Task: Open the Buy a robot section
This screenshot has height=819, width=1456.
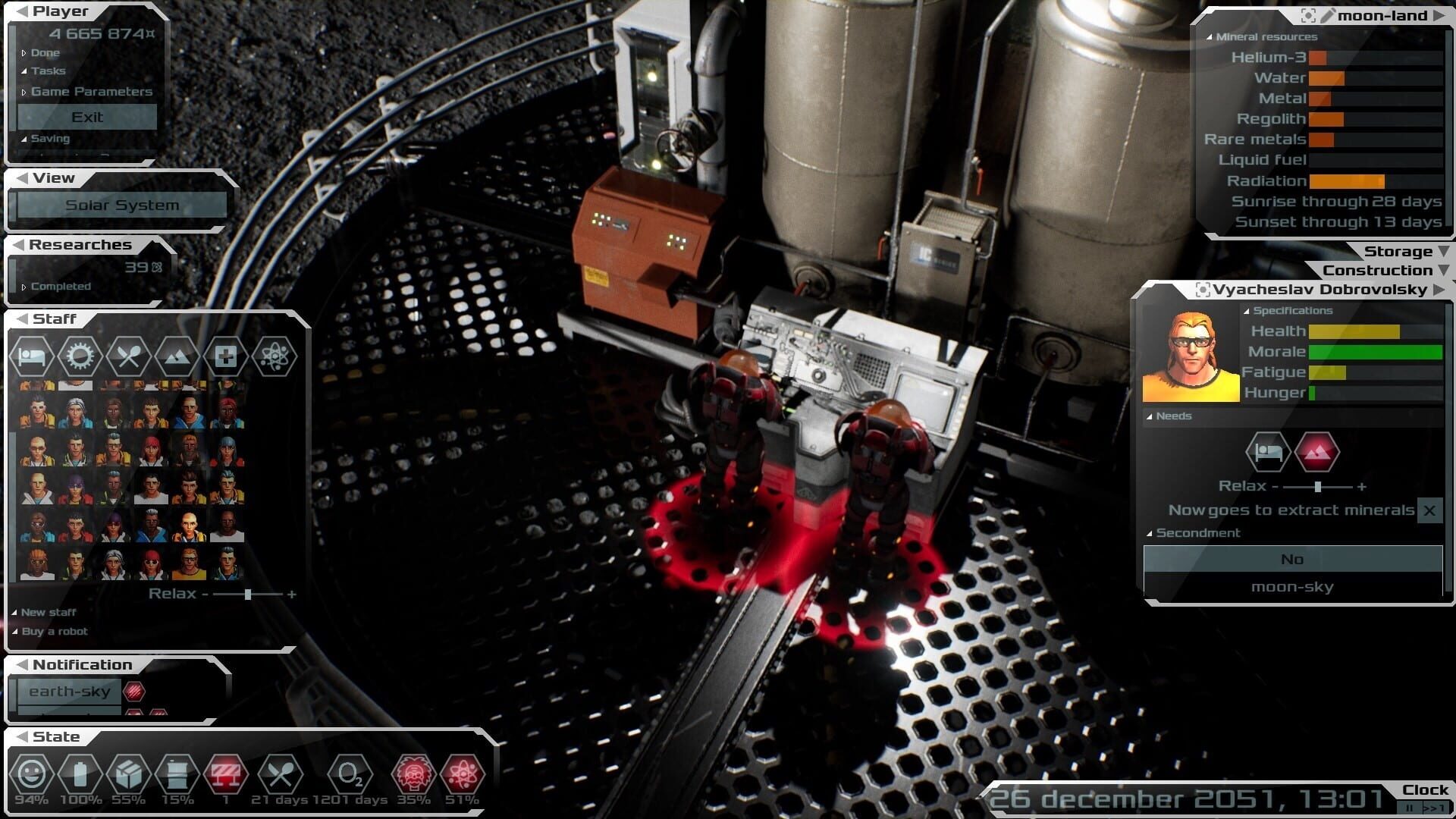Action: 54,631
